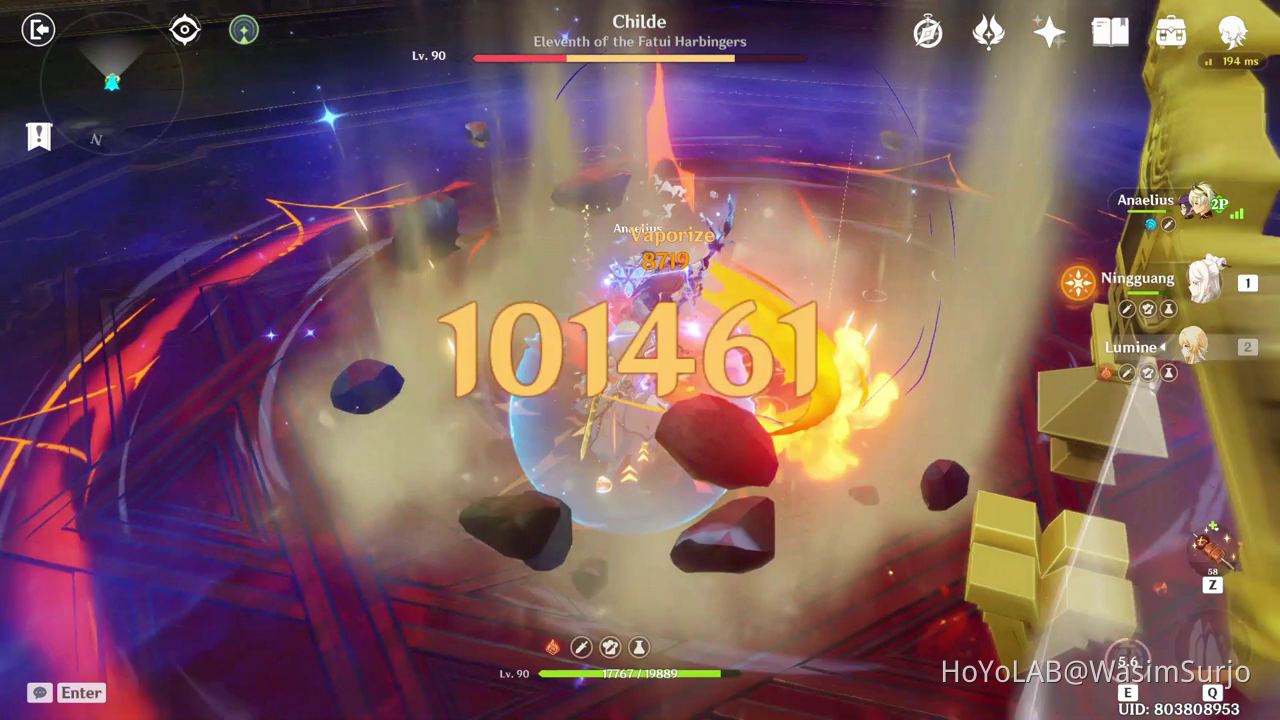Viewport: 1280px width, 720px height.
Task: Click the compass timer icon in top bar
Action: pos(928,33)
